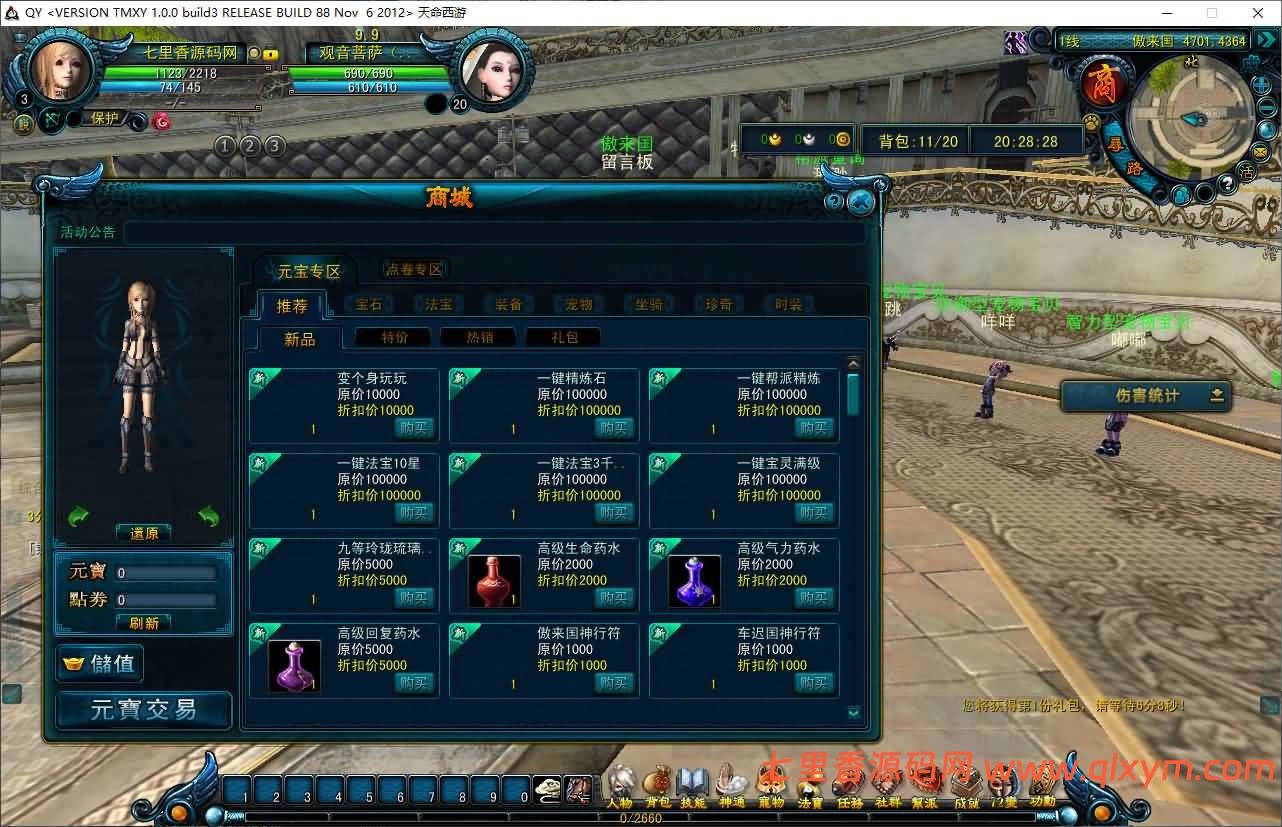Image resolution: width=1282 pixels, height=827 pixels.
Task: Open the 储值 recharge button
Action: tap(101, 663)
